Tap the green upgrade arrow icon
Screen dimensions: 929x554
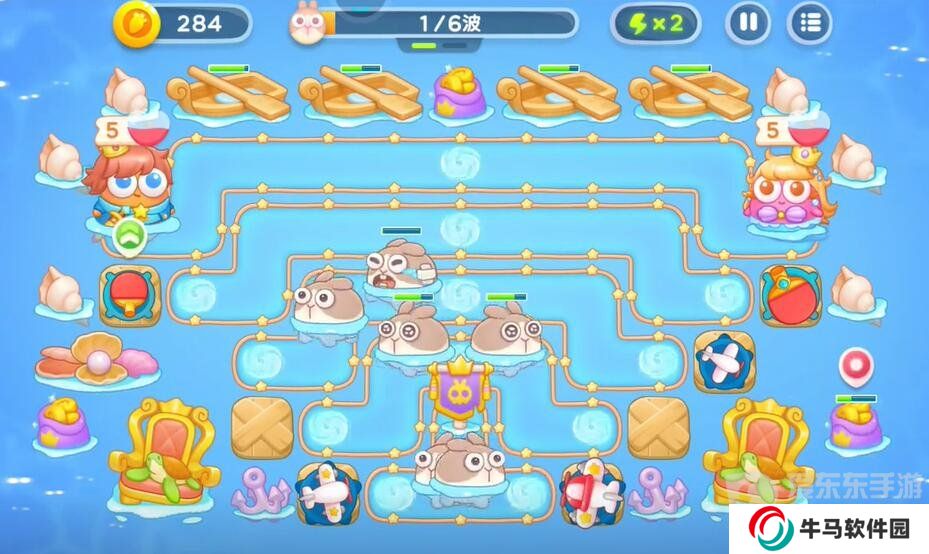coord(130,237)
